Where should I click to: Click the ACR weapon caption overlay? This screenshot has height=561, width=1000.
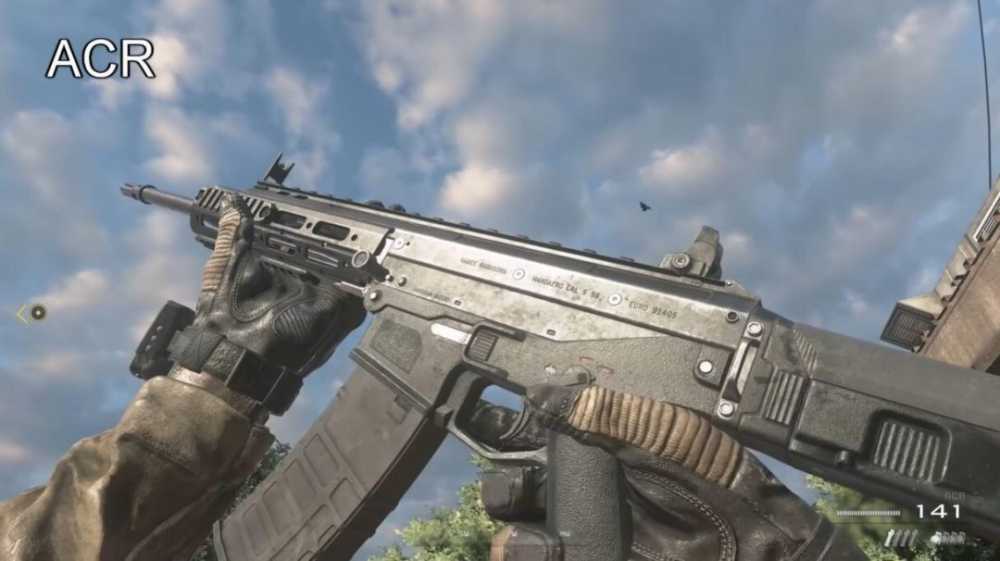coord(100,59)
